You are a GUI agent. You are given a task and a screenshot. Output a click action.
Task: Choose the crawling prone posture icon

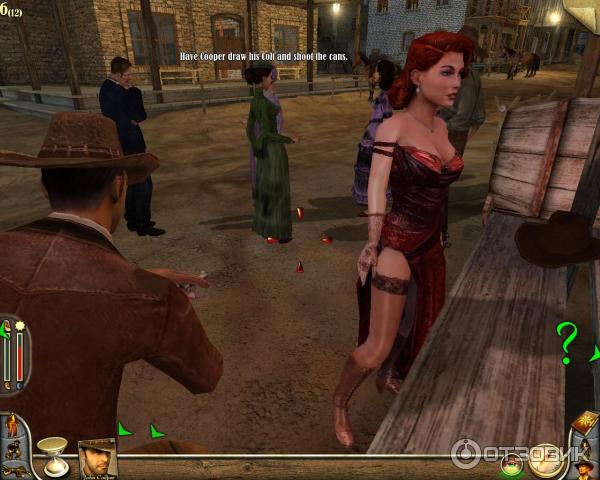(14, 468)
